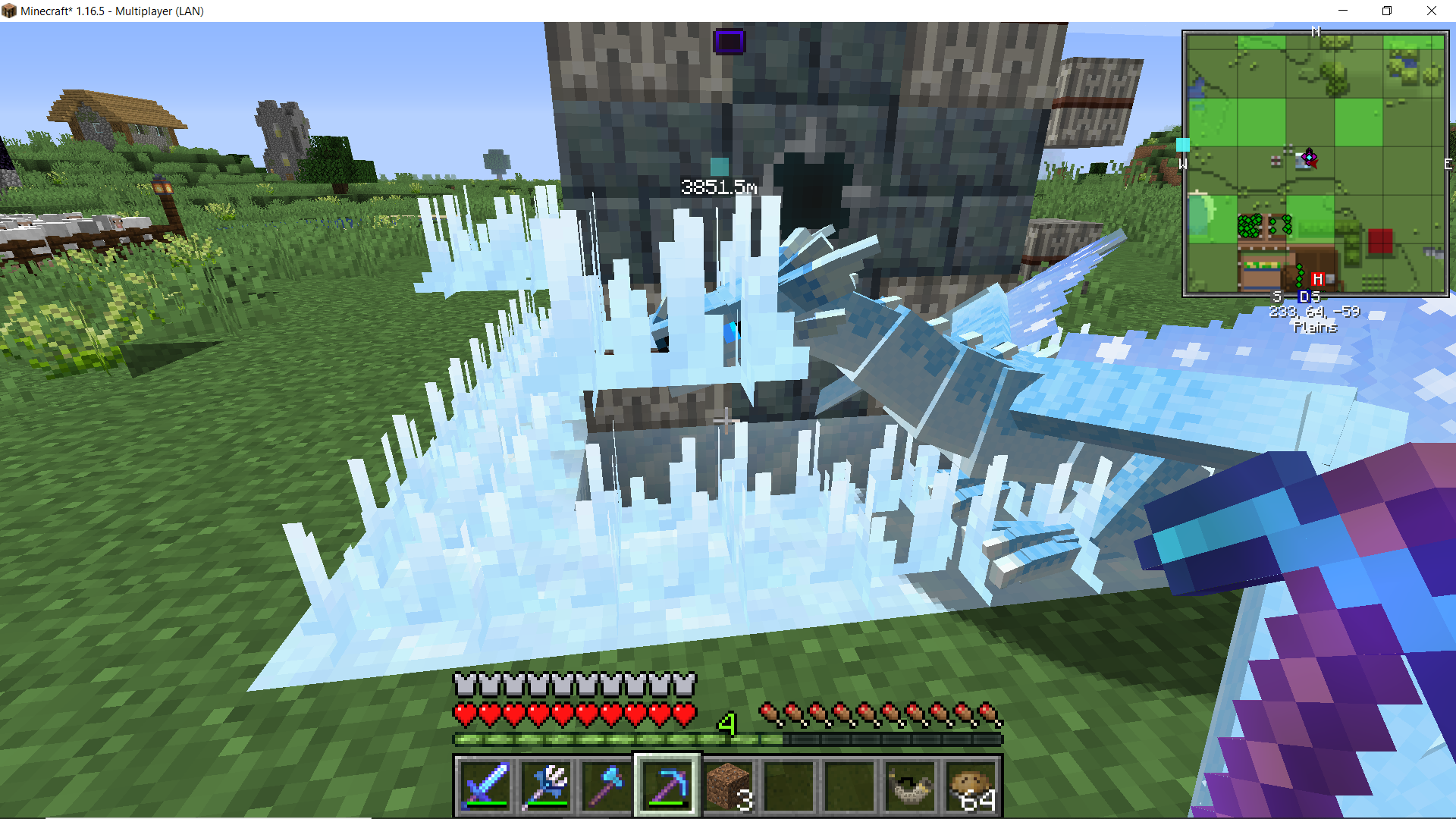The height and width of the screenshot is (819, 1456).
Task: Minimize the Minecraft window
Action: 1343,11
